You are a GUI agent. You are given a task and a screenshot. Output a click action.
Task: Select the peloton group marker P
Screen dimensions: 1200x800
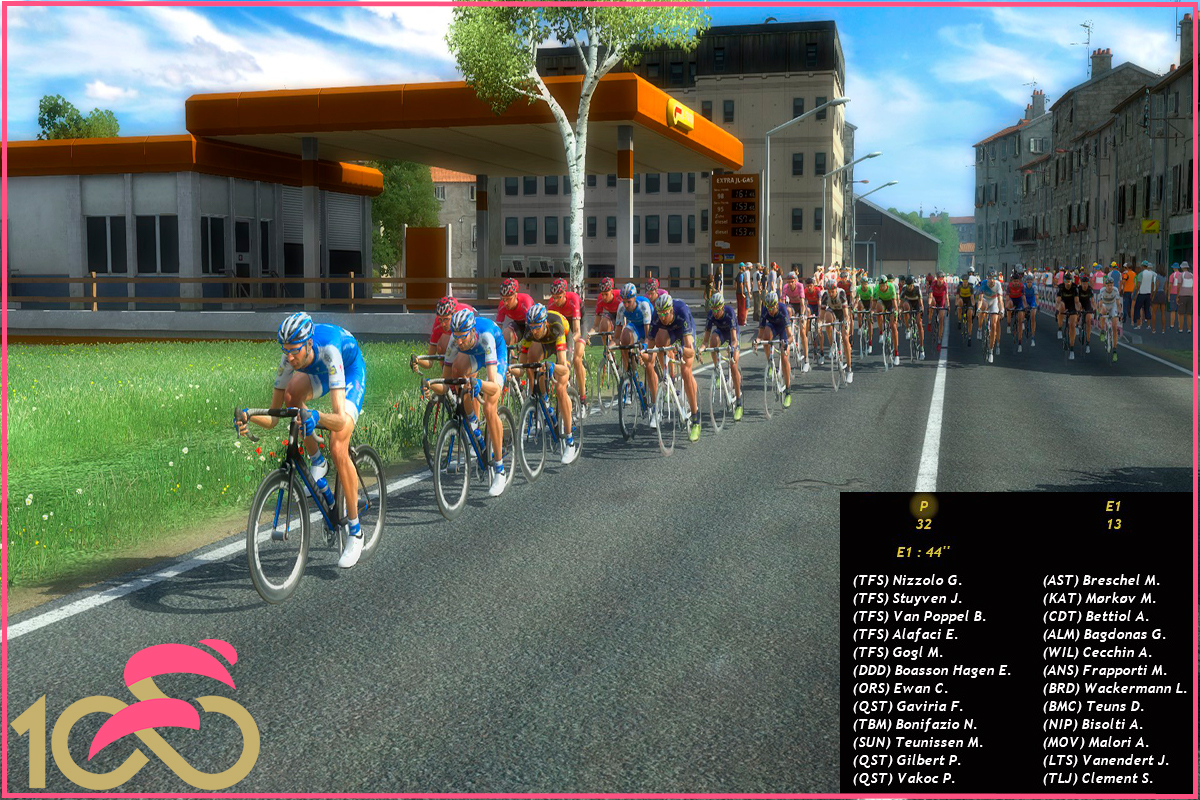click(x=923, y=507)
